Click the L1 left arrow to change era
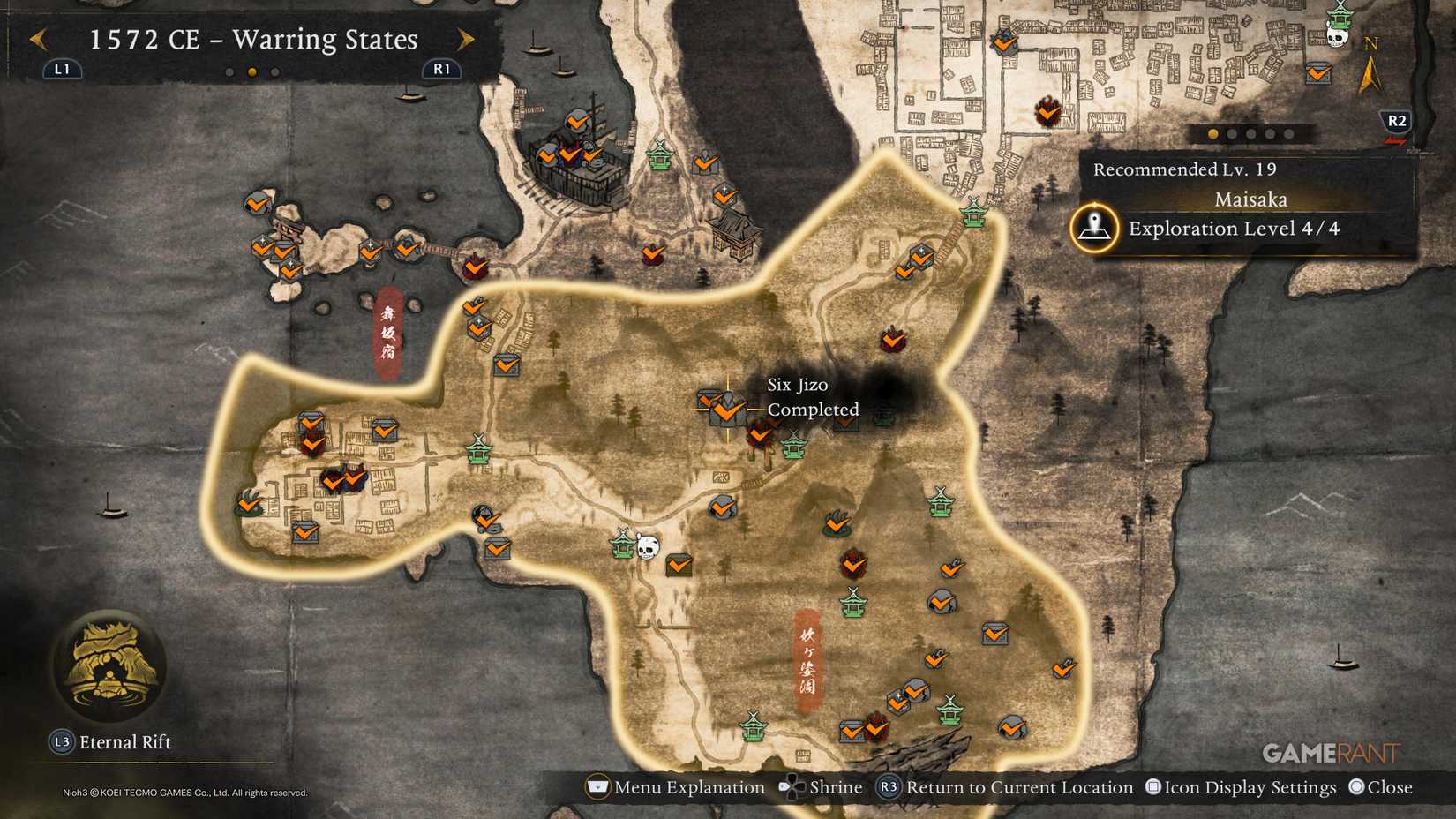 [37, 40]
